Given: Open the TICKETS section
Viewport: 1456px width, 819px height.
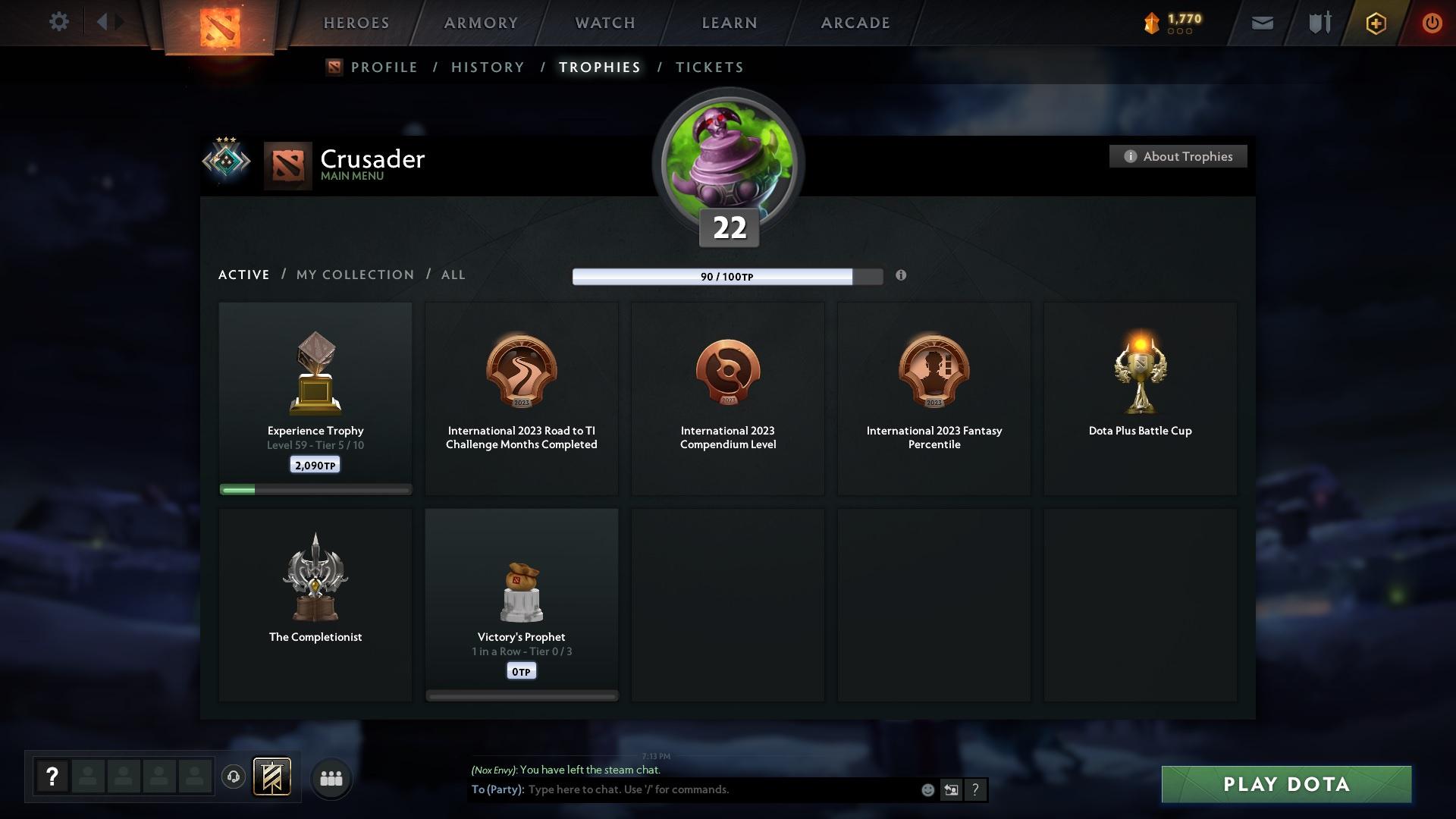Looking at the screenshot, I should click(x=709, y=67).
